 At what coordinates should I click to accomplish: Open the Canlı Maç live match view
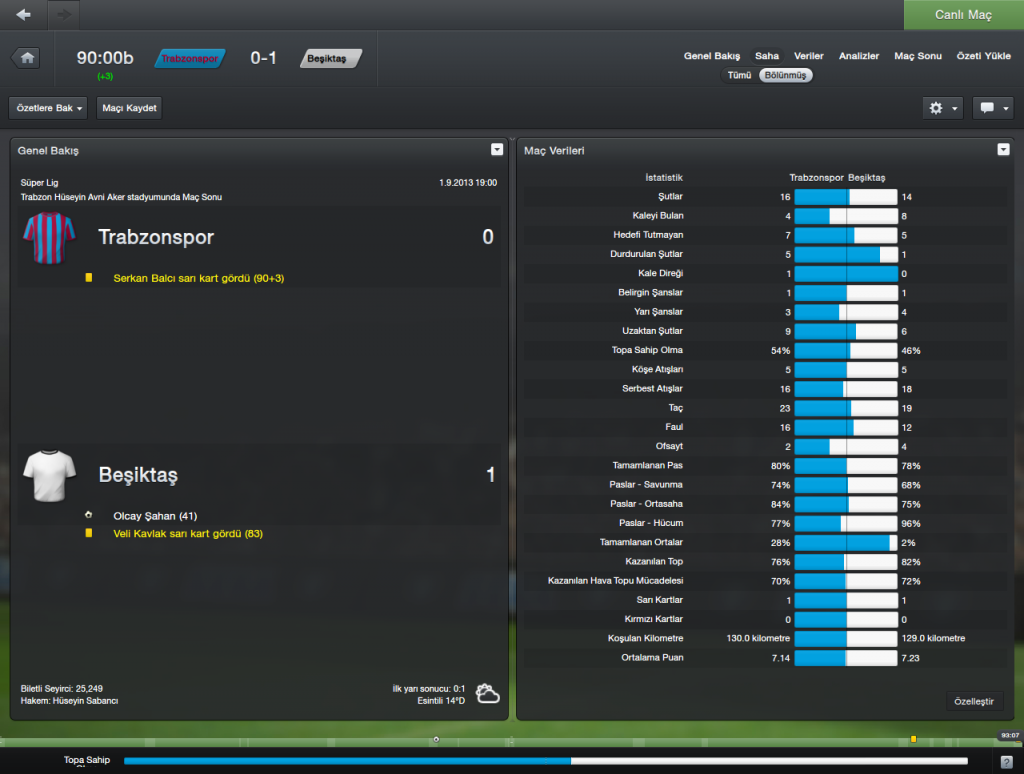pyautogui.click(x=963, y=15)
